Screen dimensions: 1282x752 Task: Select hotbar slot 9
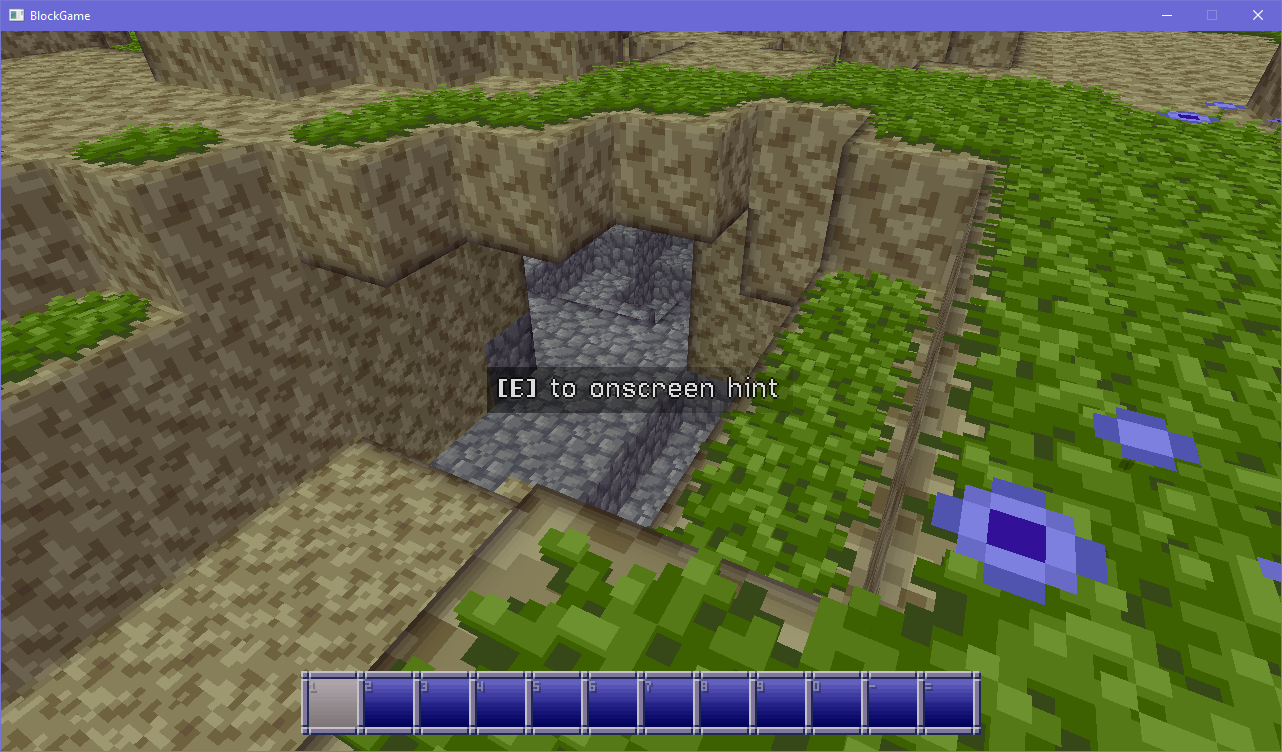(781, 703)
